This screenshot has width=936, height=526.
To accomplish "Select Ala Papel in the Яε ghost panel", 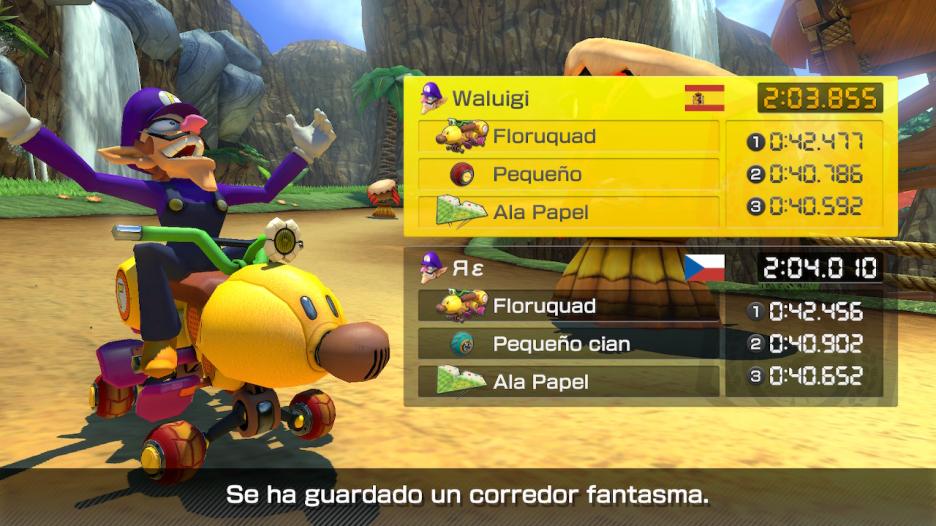I will pos(568,382).
